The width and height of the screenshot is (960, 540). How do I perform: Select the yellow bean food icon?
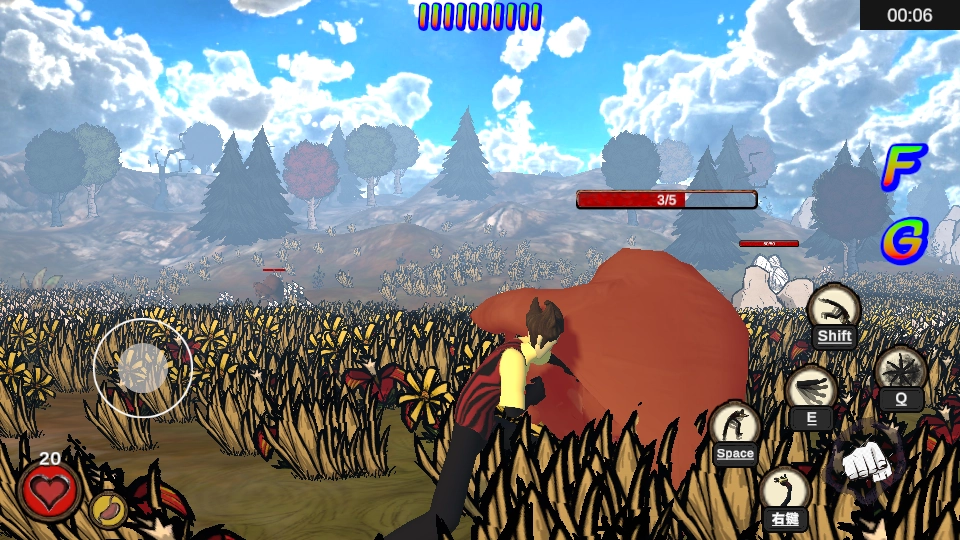(x=107, y=509)
